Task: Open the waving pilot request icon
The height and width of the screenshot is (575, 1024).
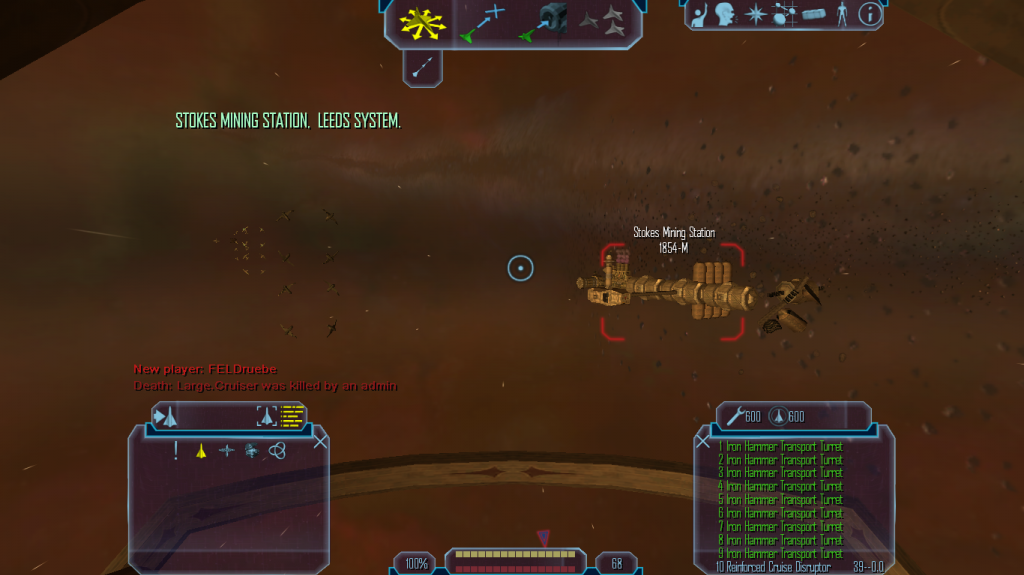Action: click(700, 14)
